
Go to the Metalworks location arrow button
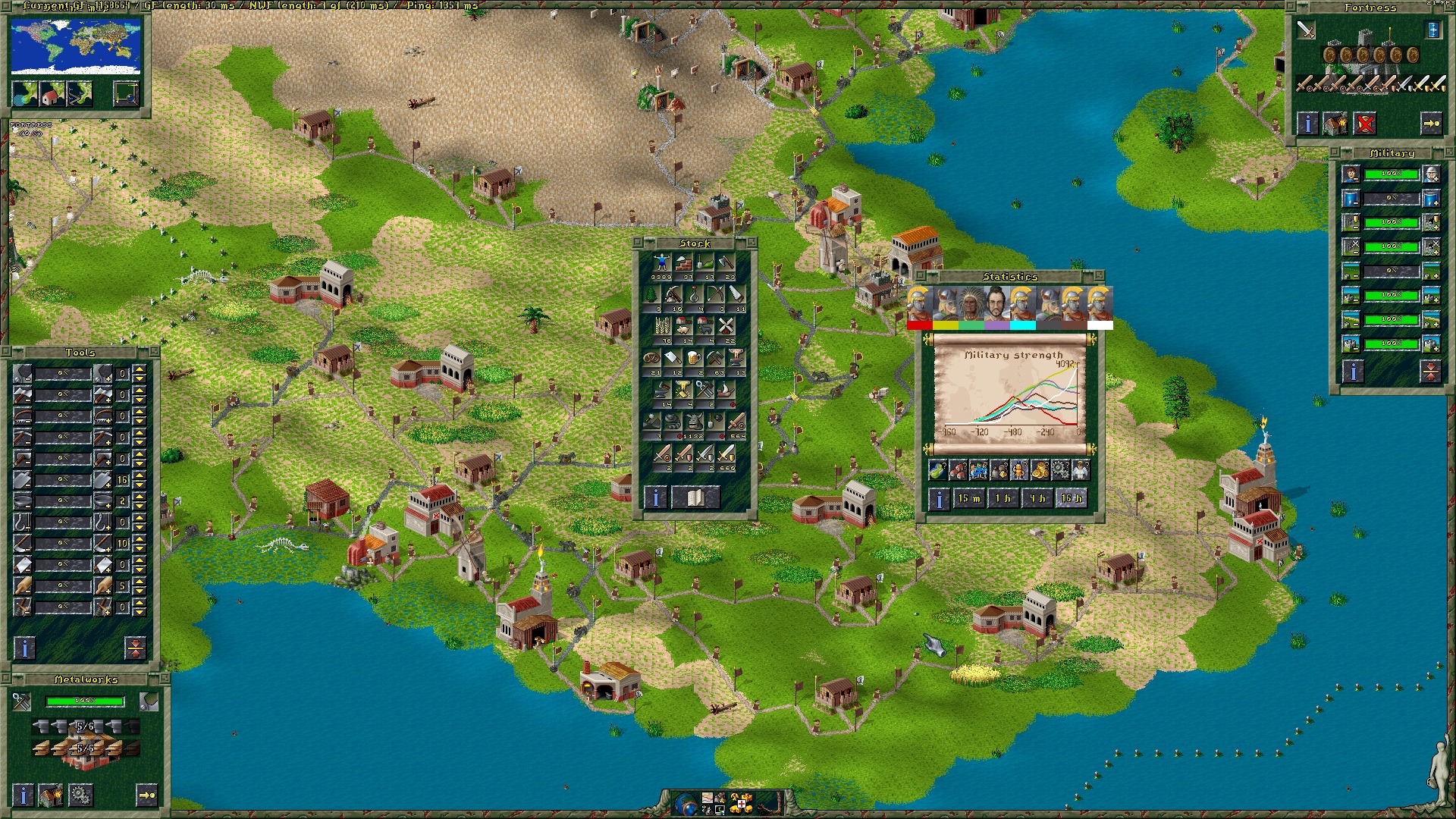(146, 795)
